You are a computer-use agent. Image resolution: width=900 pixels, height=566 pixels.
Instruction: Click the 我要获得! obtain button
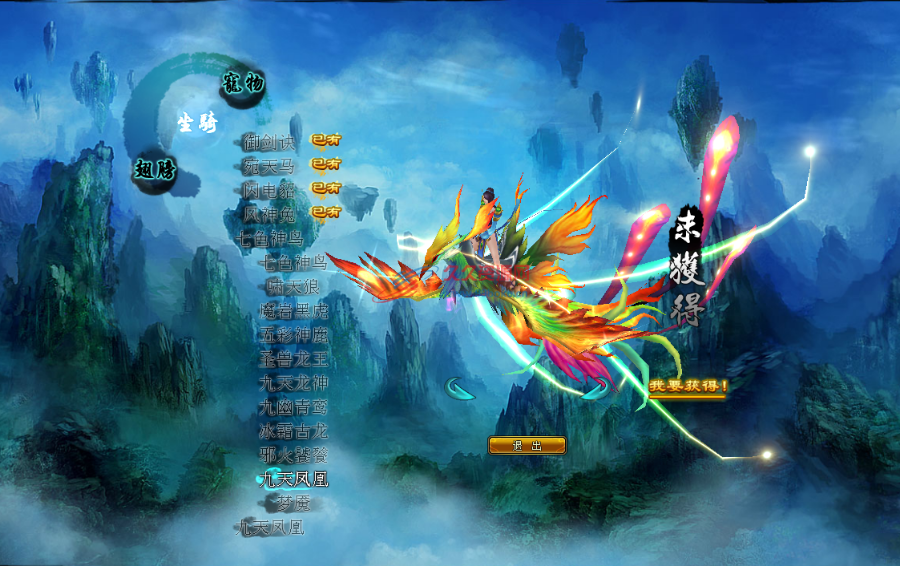[687, 386]
